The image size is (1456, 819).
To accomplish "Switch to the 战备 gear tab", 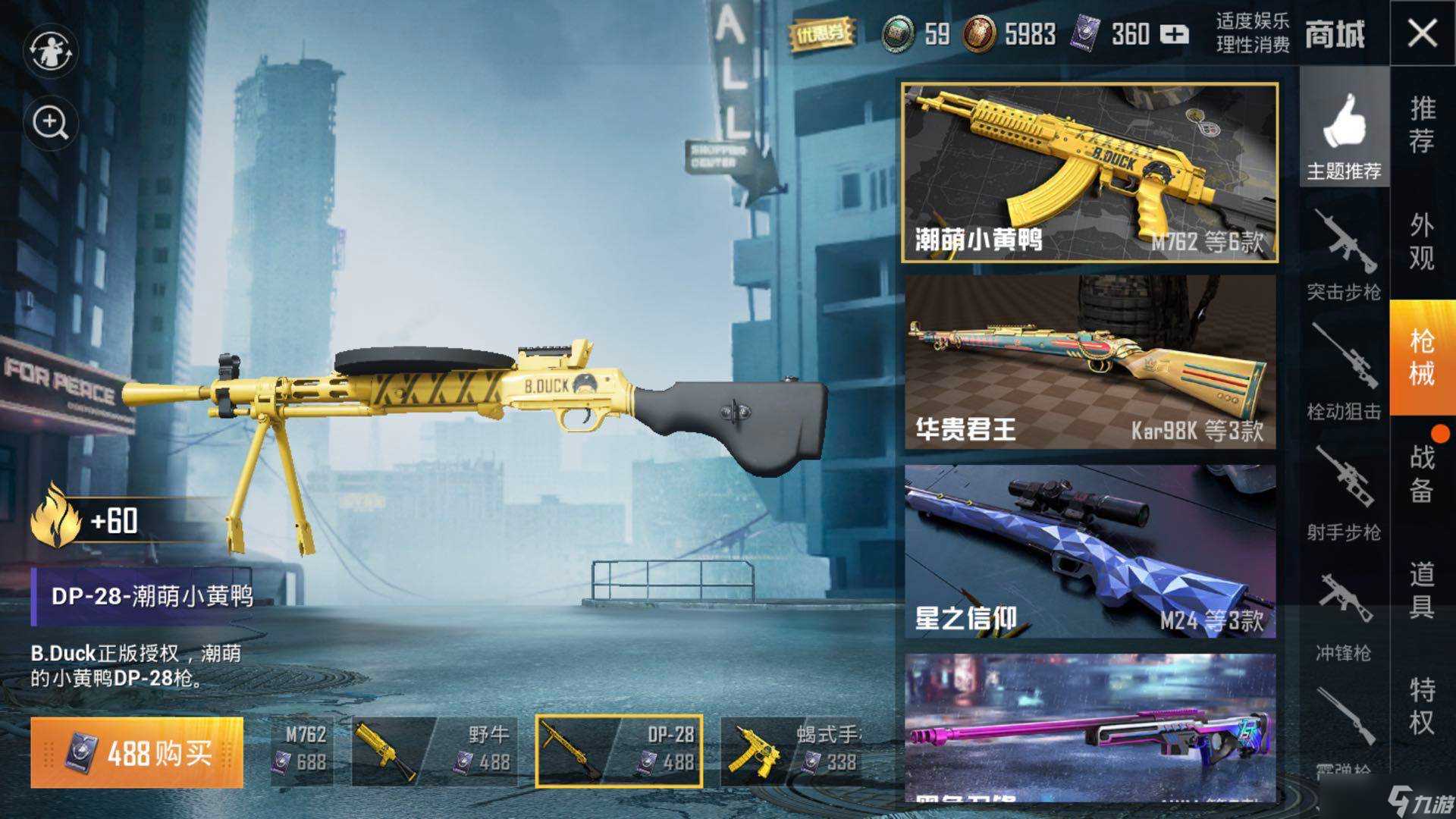I will 1424,475.
